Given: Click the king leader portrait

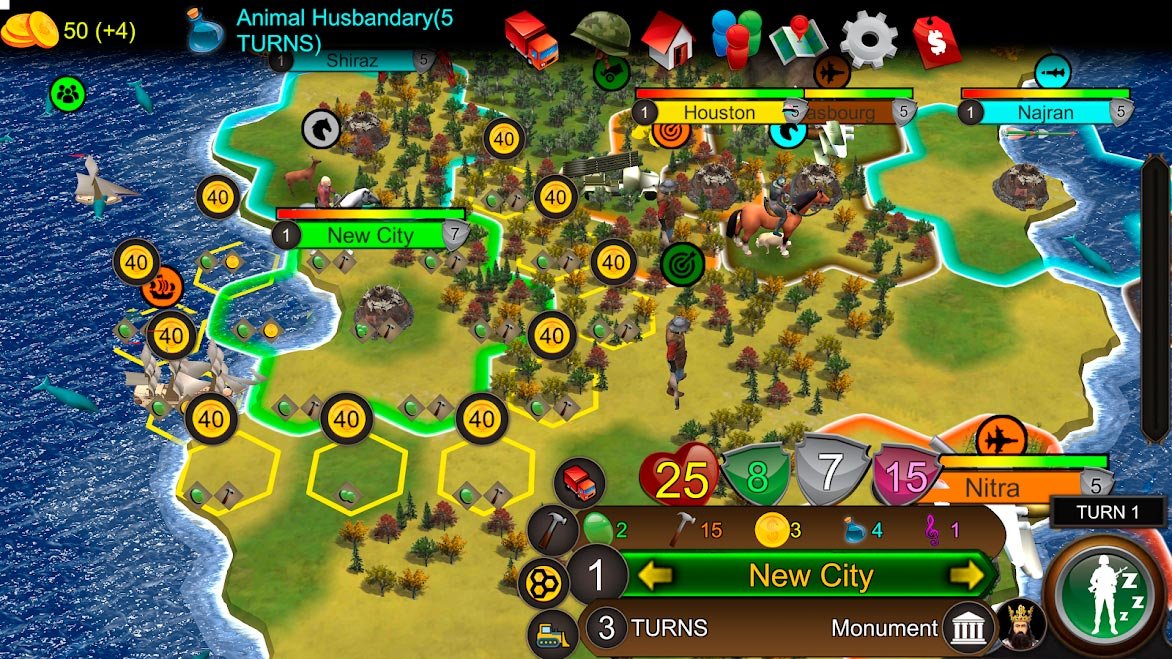Looking at the screenshot, I should (x=1021, y=625).
